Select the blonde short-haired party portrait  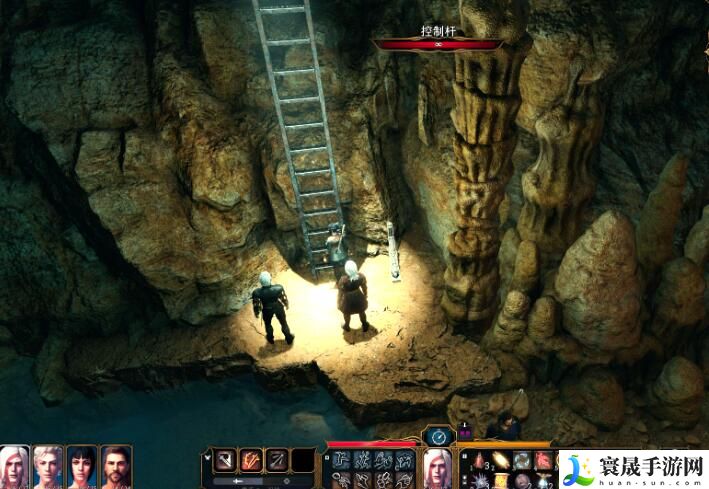point(49,467)
